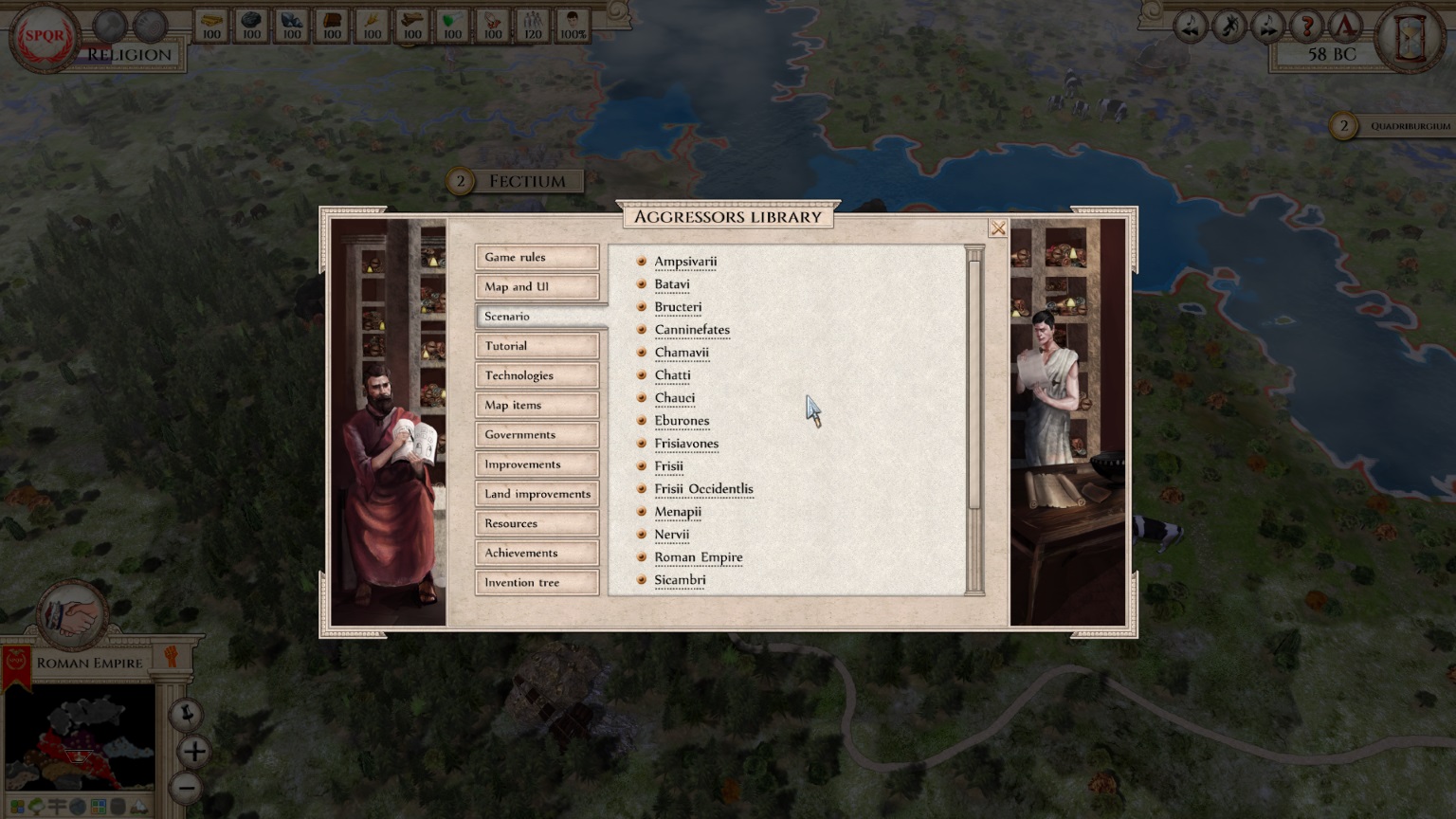Viewport: 1456px width, 819px height.
Task: Read the Roman Empire entry
Action: 698,557
